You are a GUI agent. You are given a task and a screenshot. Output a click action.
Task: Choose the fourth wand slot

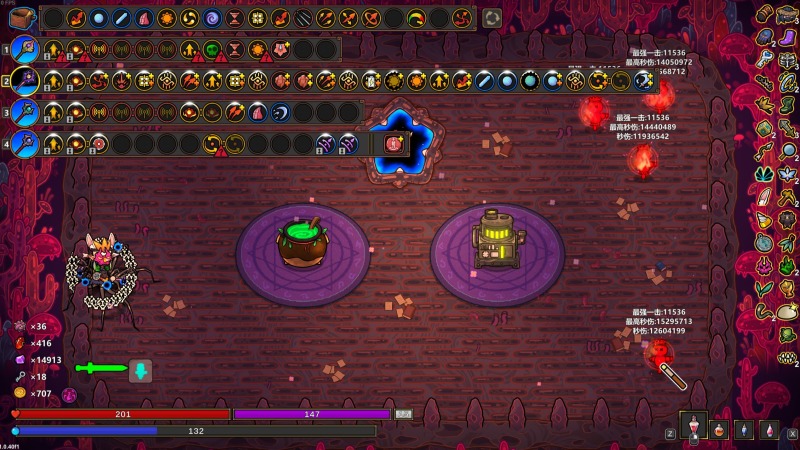click(24, 143)
